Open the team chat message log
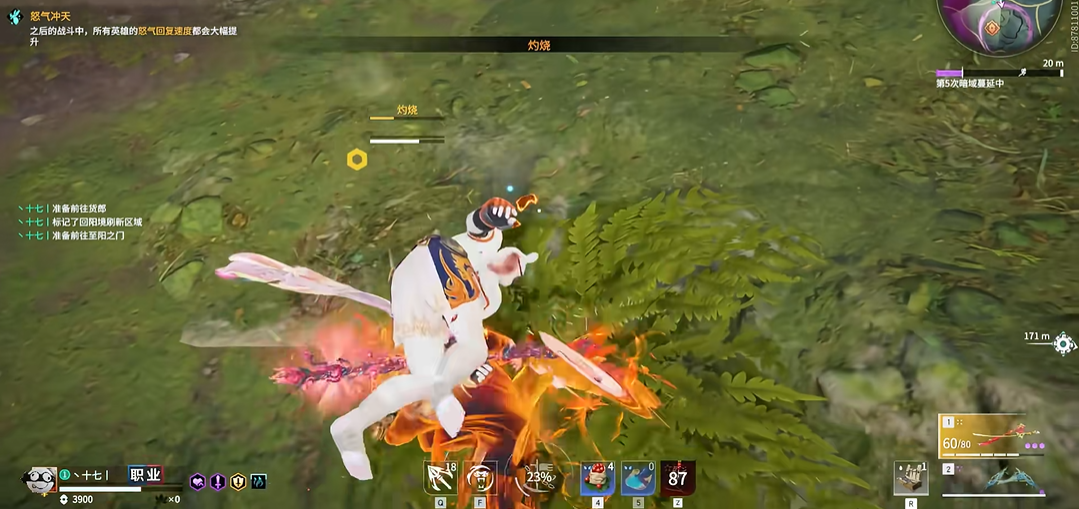This screenshot has height=509, width=1079. (80, 222)
